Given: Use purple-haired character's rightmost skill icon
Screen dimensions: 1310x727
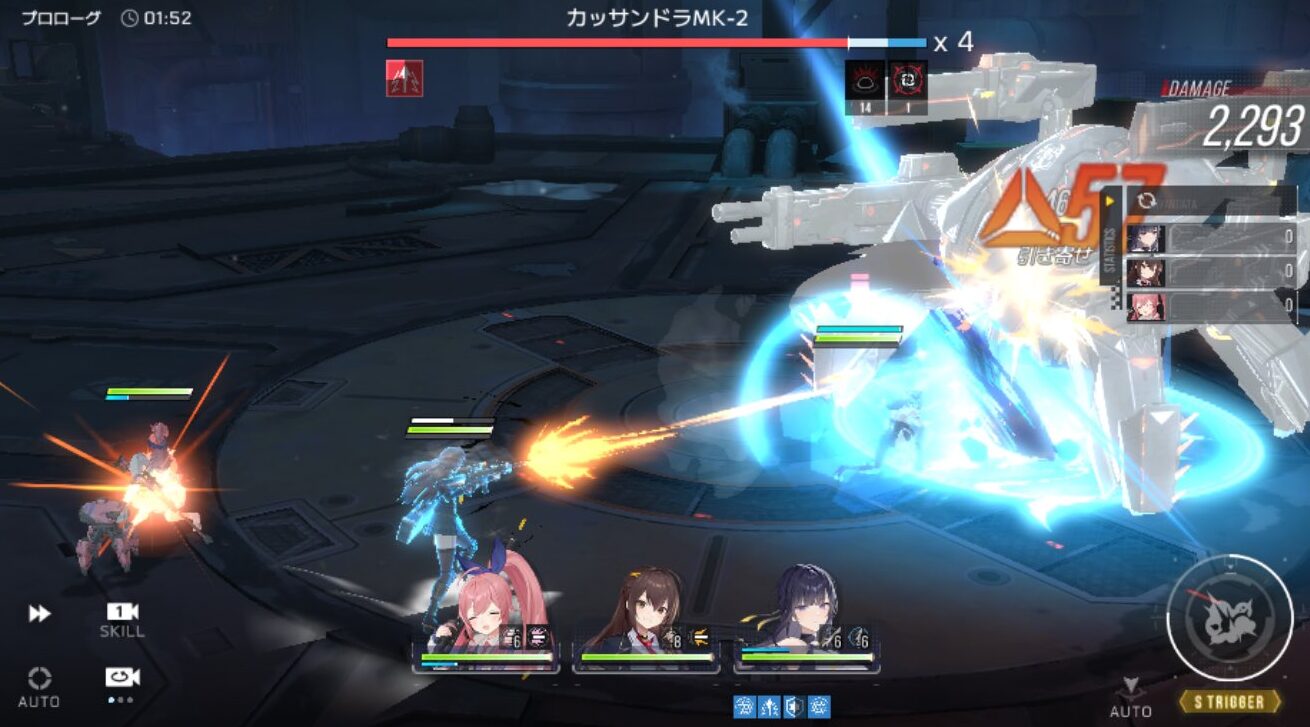Looking at the screenshot, I should pos(860,636).
